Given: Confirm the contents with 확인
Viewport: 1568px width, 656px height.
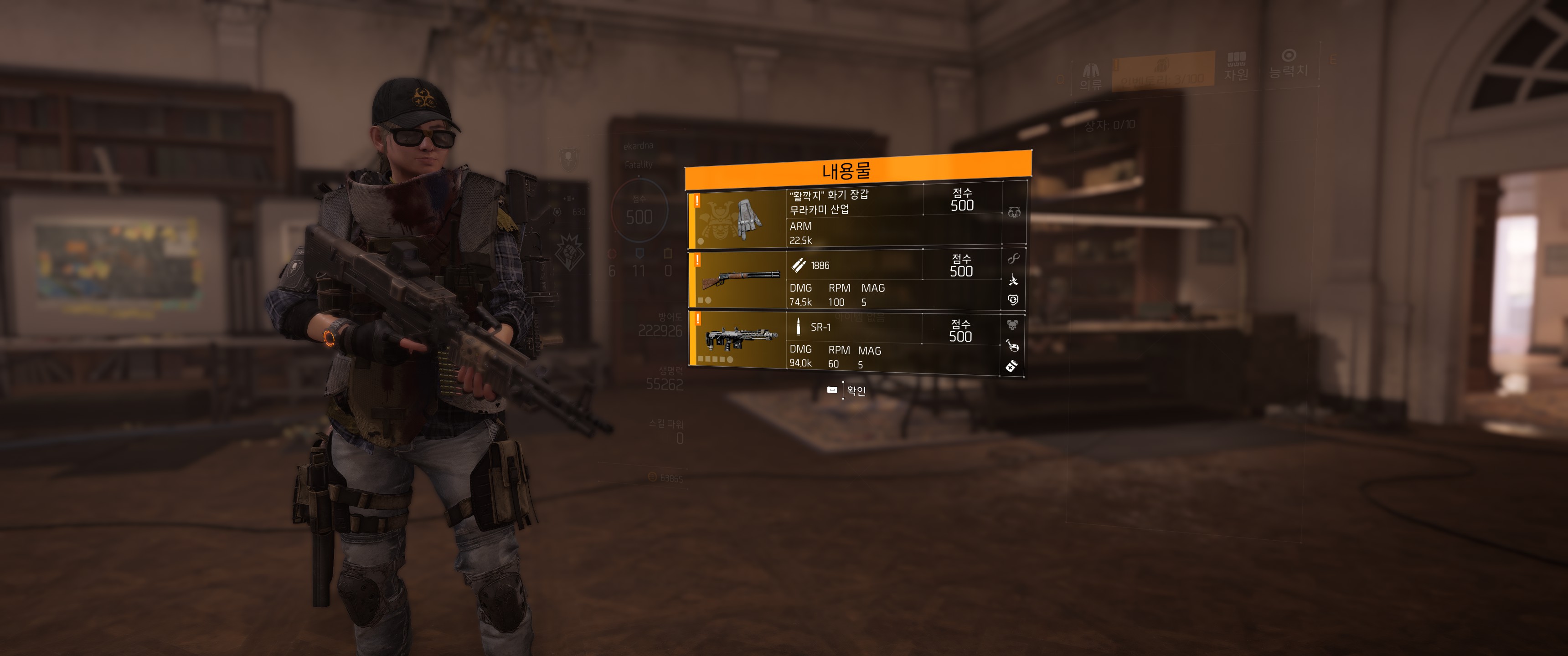Looking at the screenshot, I should coord(847,391).
